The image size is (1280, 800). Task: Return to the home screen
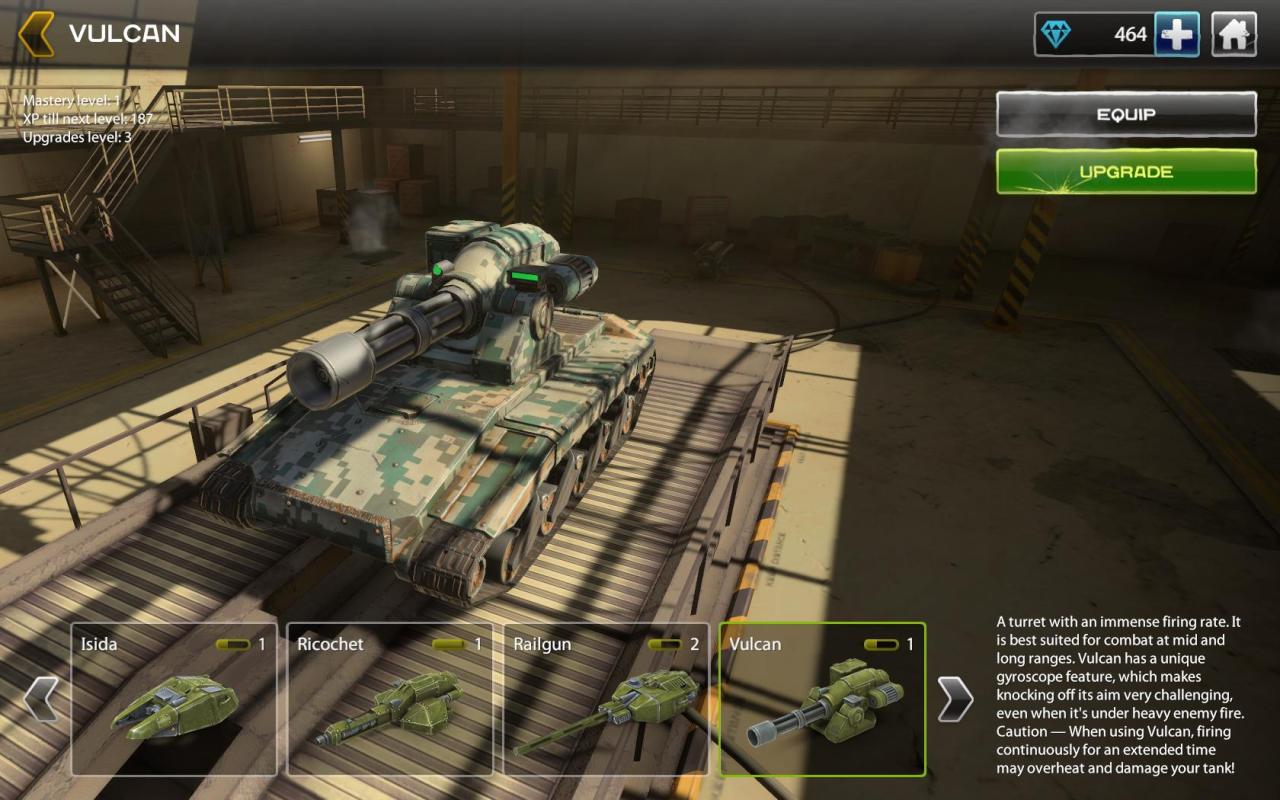click(1234, 35)
